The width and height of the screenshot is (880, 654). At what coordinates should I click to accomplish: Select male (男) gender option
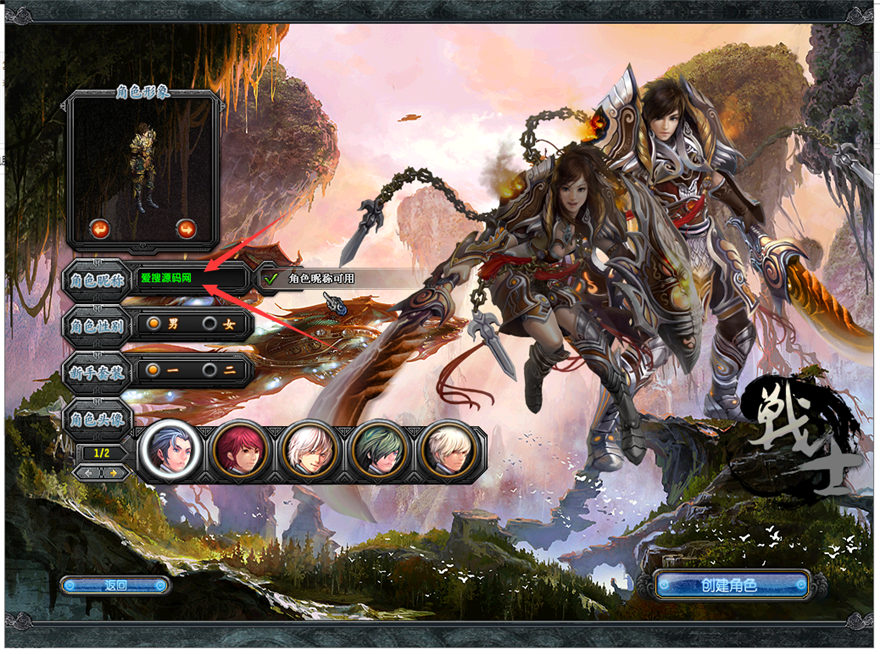pos(154,324)
